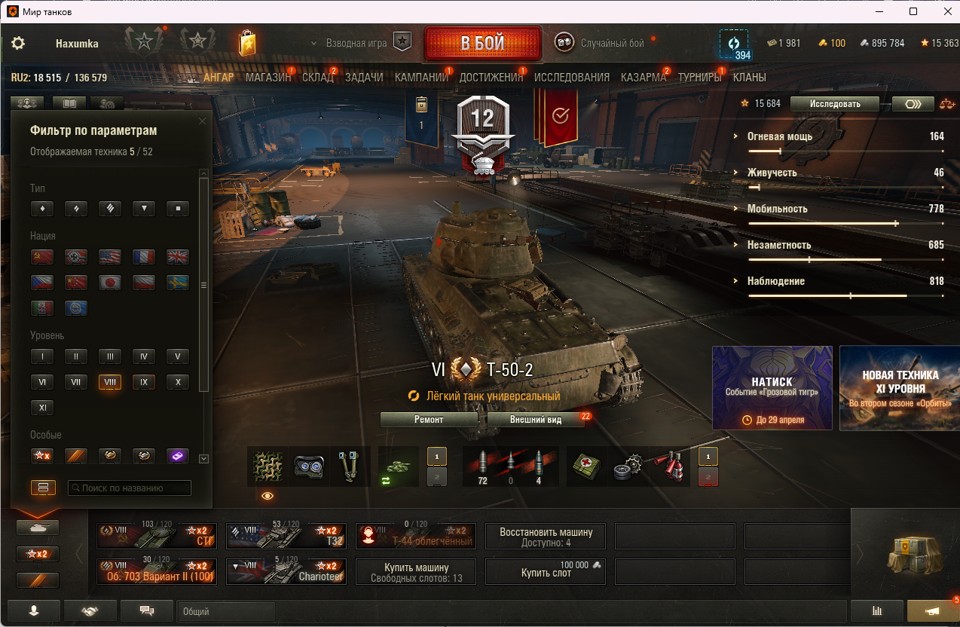This screenshot has width=960, height=627.
Task: Toggle the level VI filter button
Action: coord(41,382)
